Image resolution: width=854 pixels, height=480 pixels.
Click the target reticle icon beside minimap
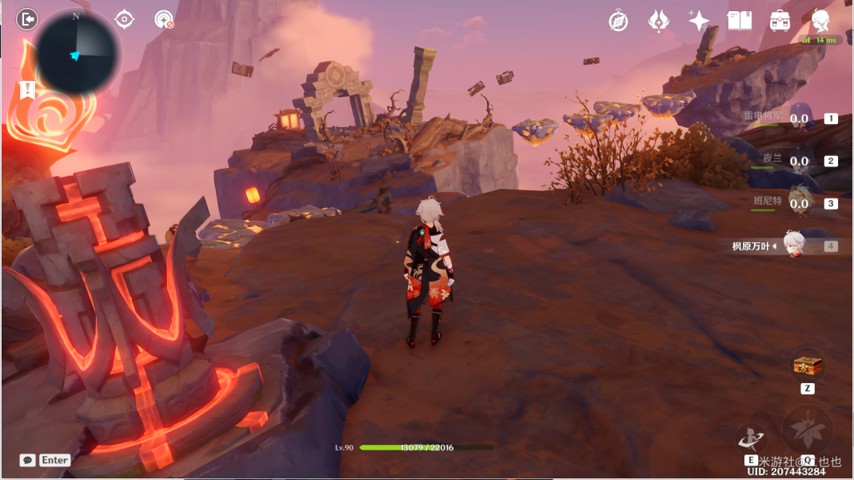124,19
